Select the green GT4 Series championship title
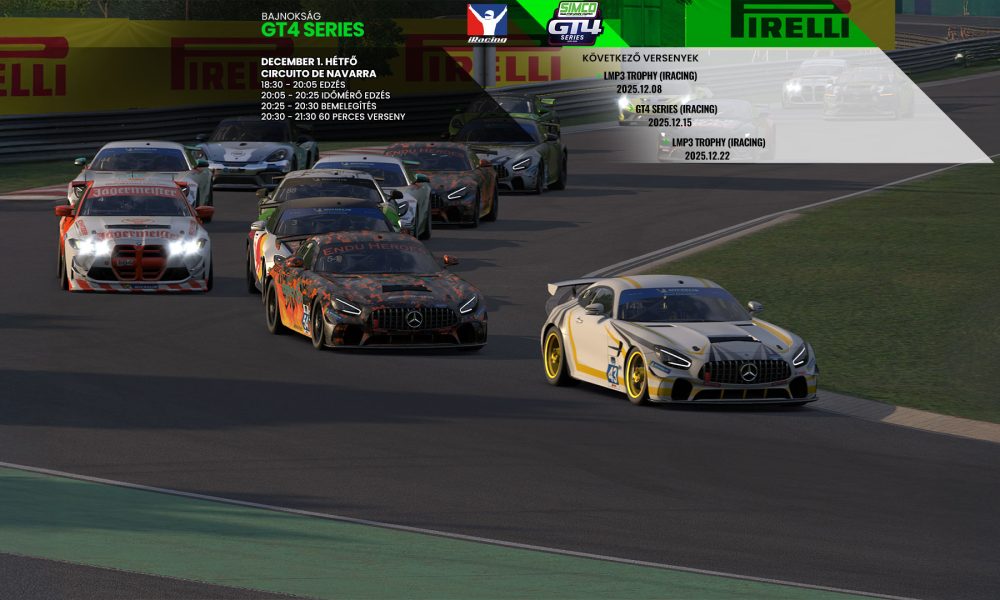The image size is (1000, 600). click(x=312, y=30)
